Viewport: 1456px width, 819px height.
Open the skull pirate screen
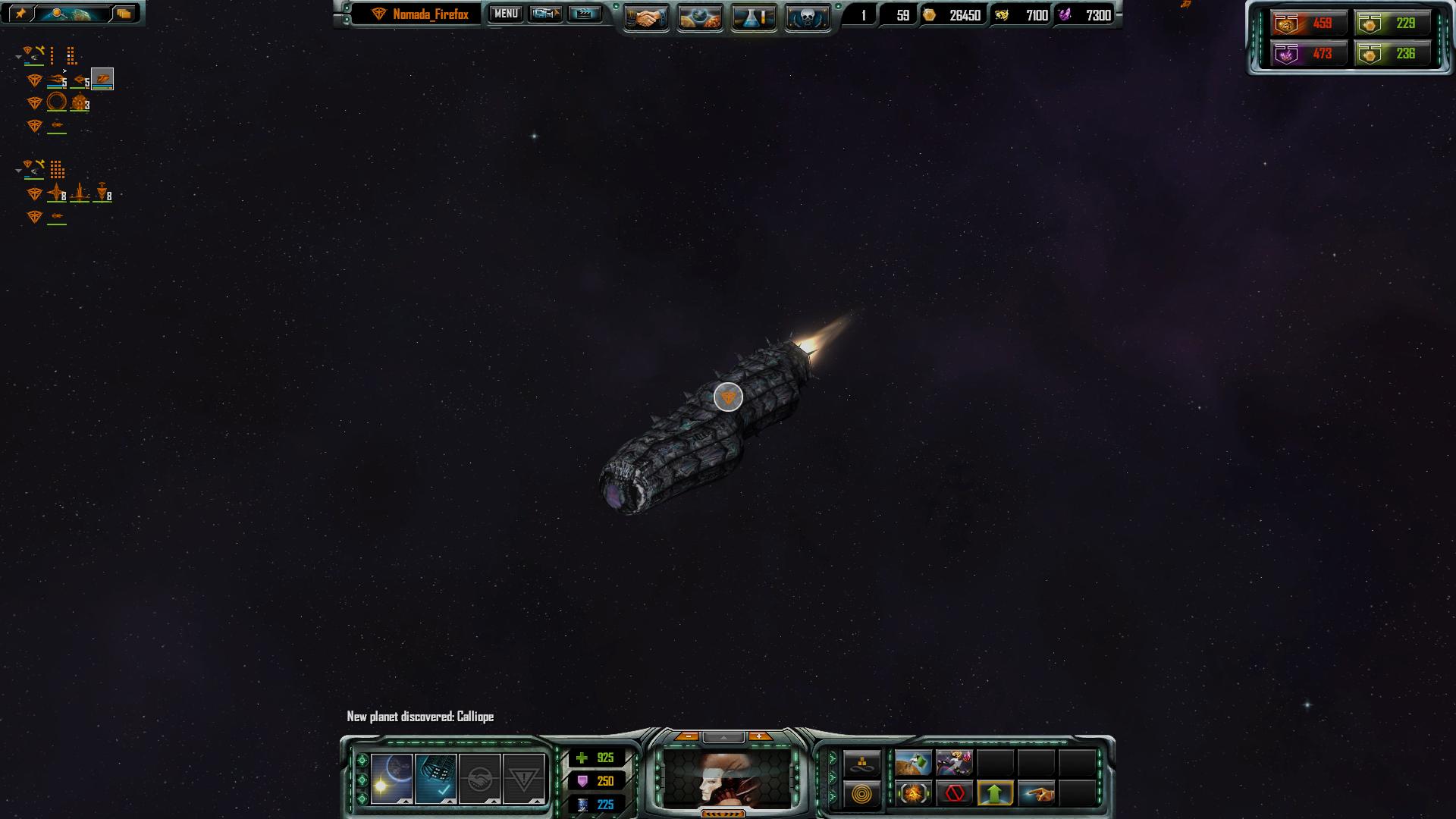point(807,17)
